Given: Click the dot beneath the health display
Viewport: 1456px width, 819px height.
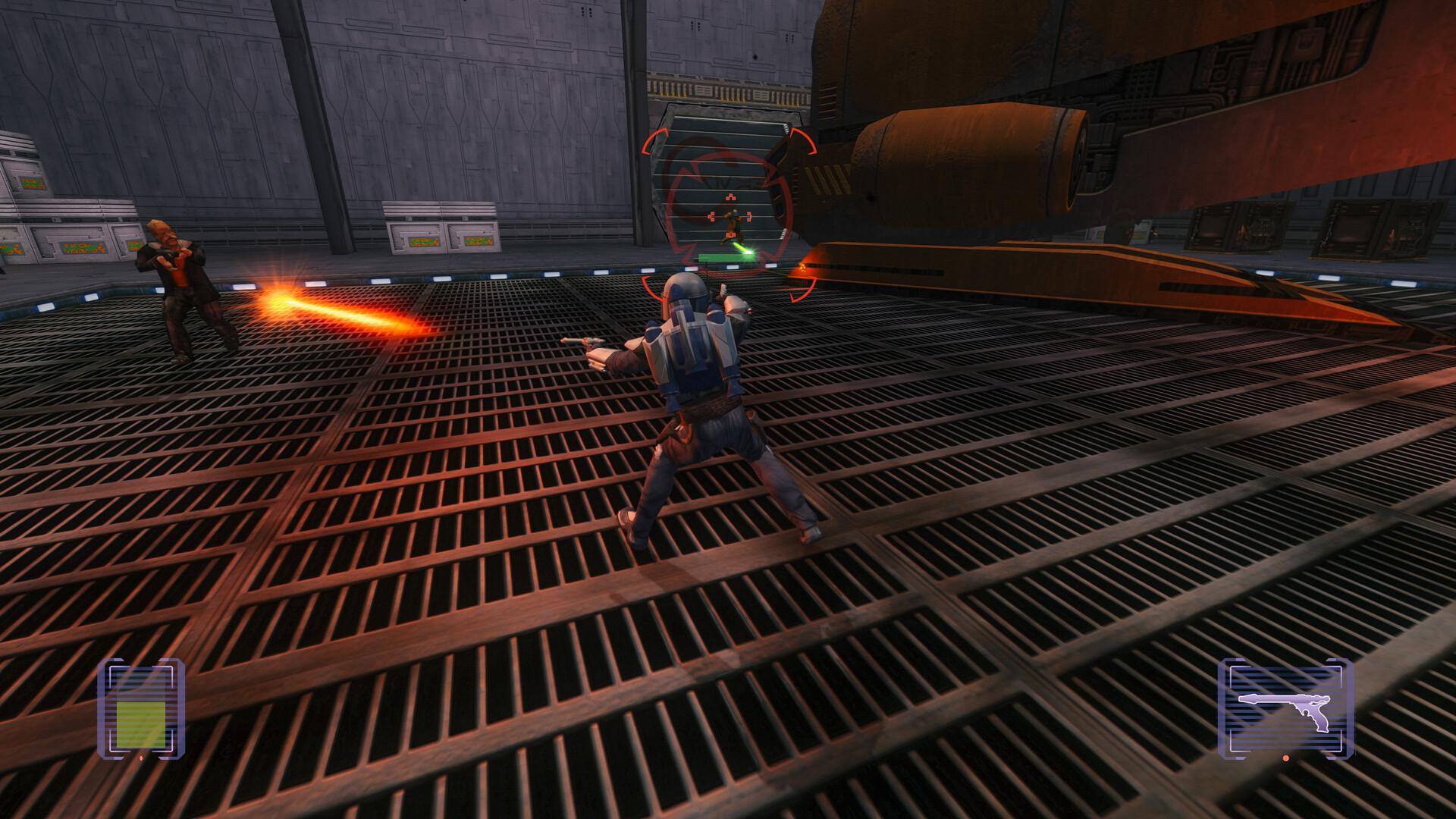Looking at the screenshot, I should coord(141,758).
